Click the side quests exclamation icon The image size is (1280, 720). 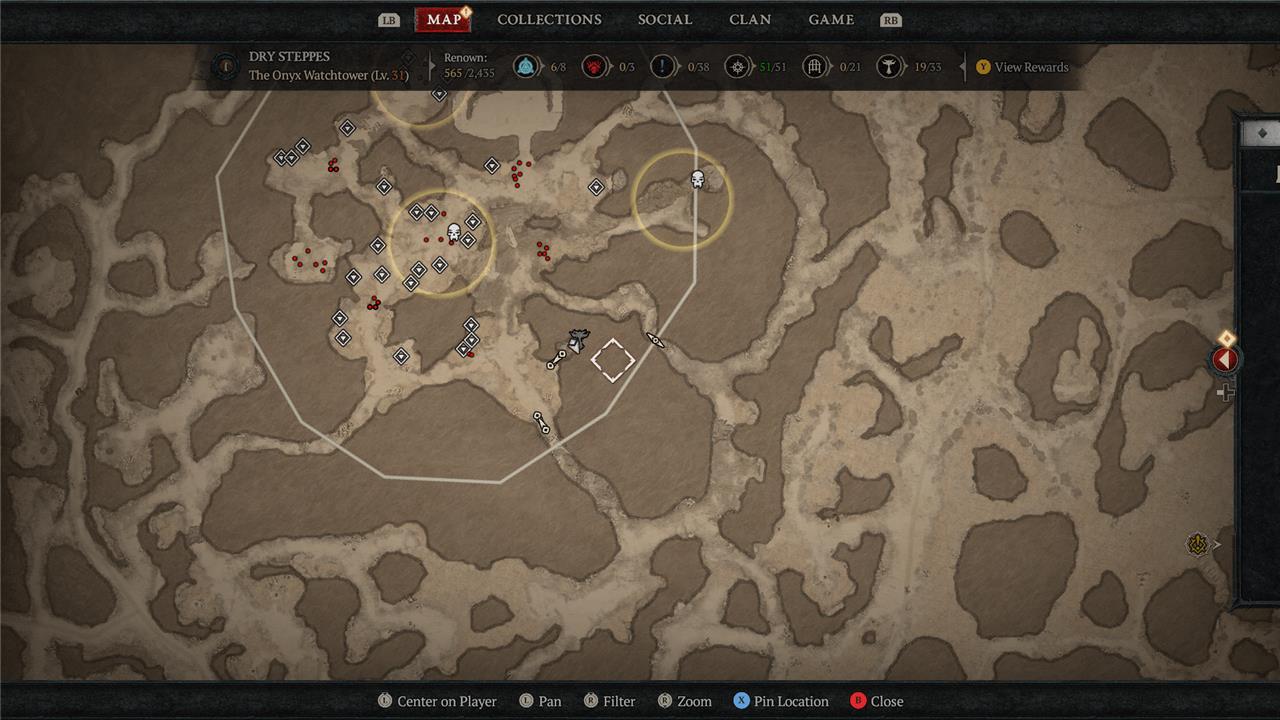pyautogui.click(x=662, y=67)
